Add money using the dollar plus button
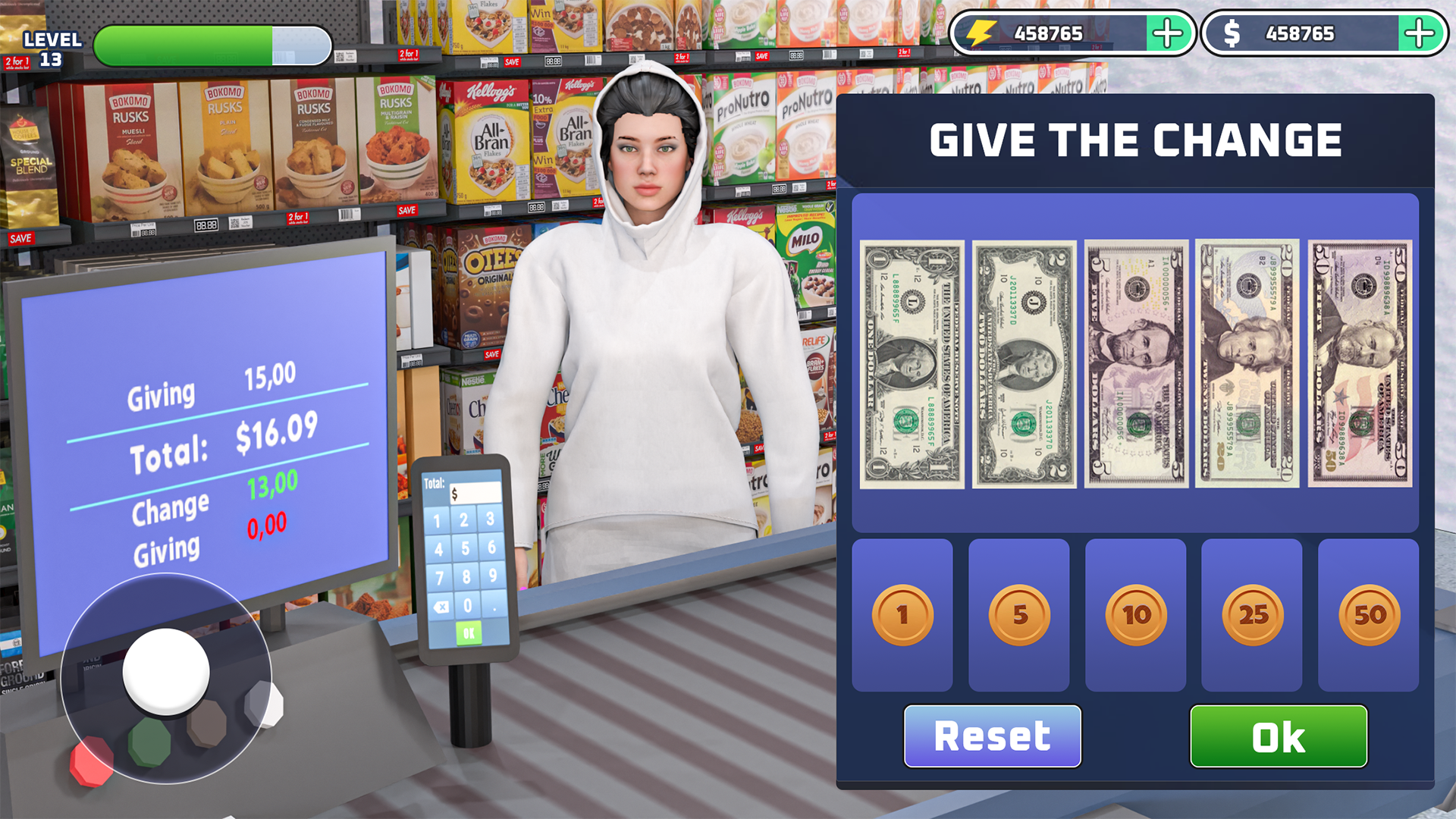The width and height of the screenshot is (1456, 819). tap(1420, 33)
